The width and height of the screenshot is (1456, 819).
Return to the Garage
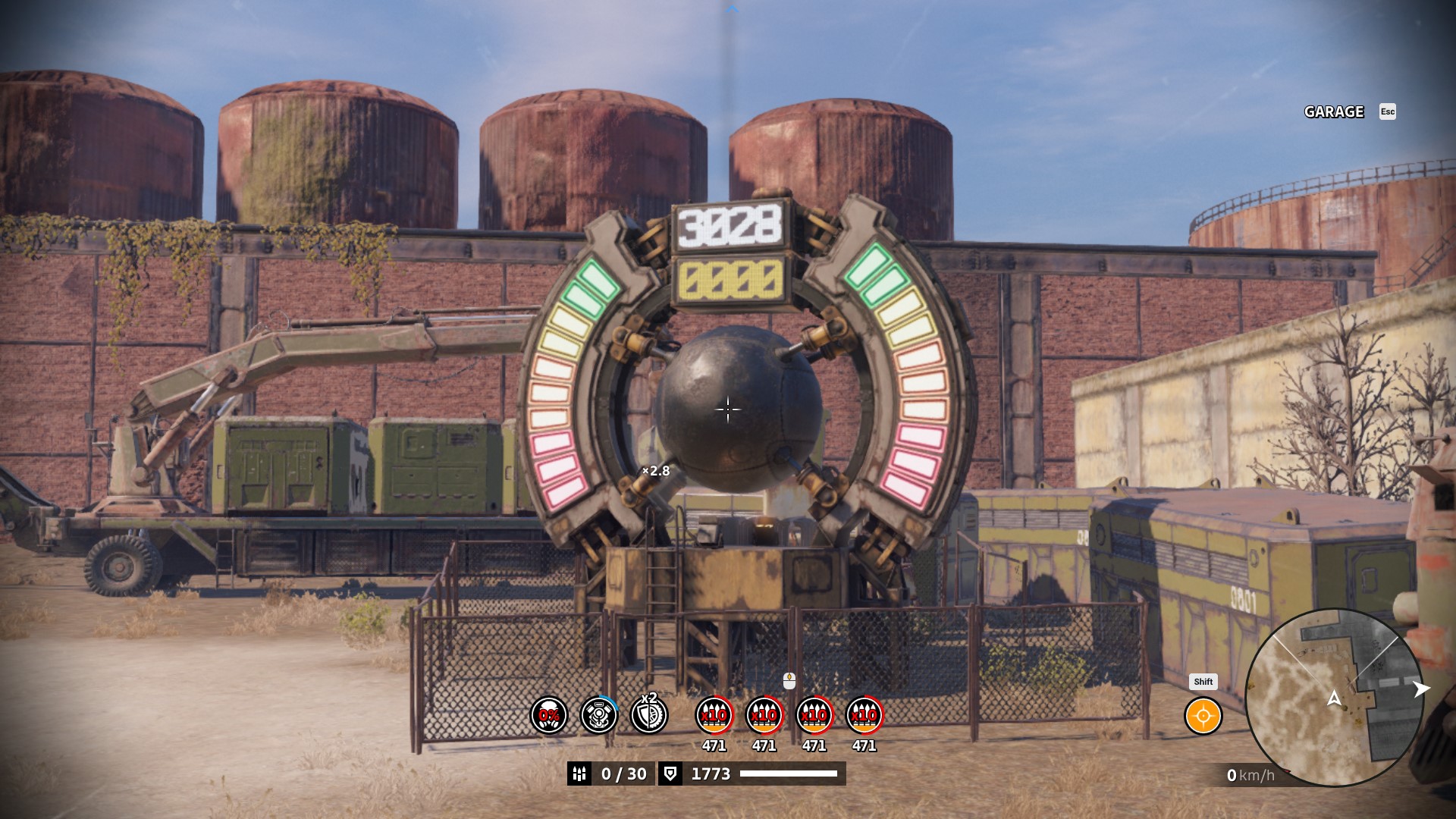click(1334, 112)
